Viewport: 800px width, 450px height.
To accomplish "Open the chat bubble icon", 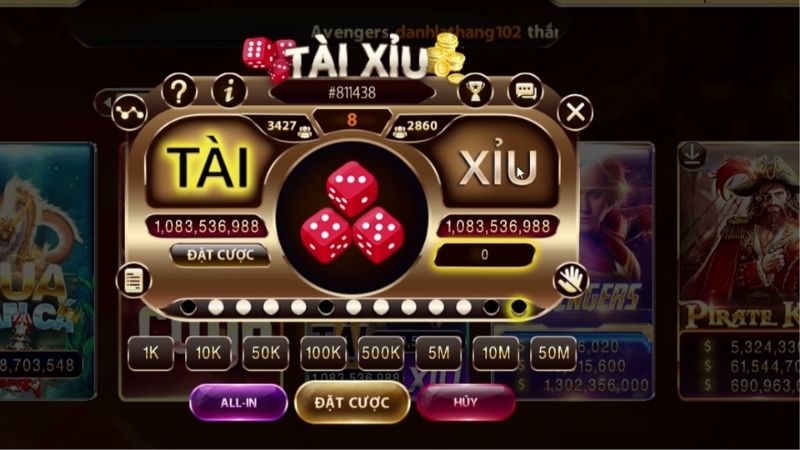I will (x=524, y=92).
